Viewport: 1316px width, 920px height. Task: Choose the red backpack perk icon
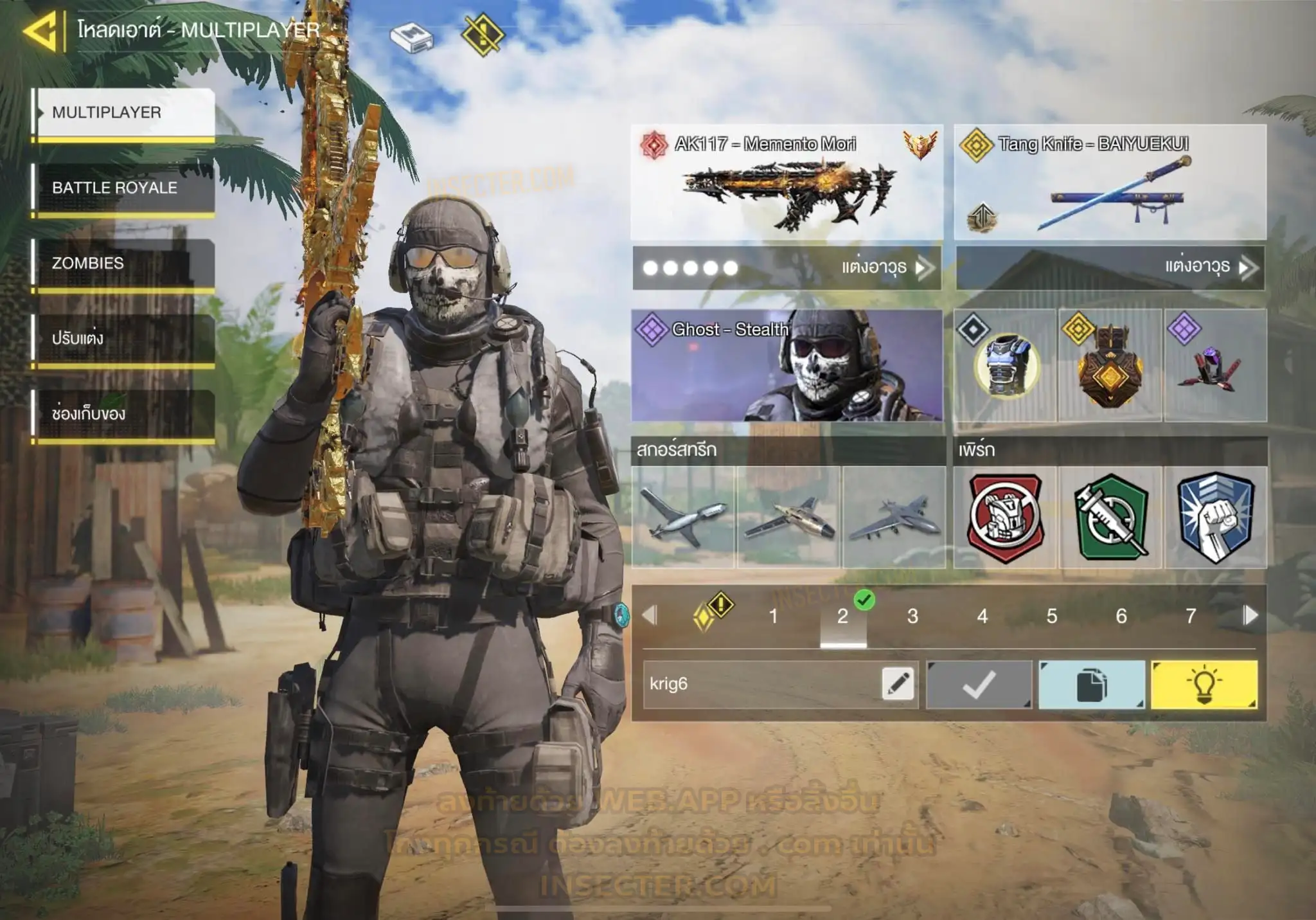(1006, 518)
